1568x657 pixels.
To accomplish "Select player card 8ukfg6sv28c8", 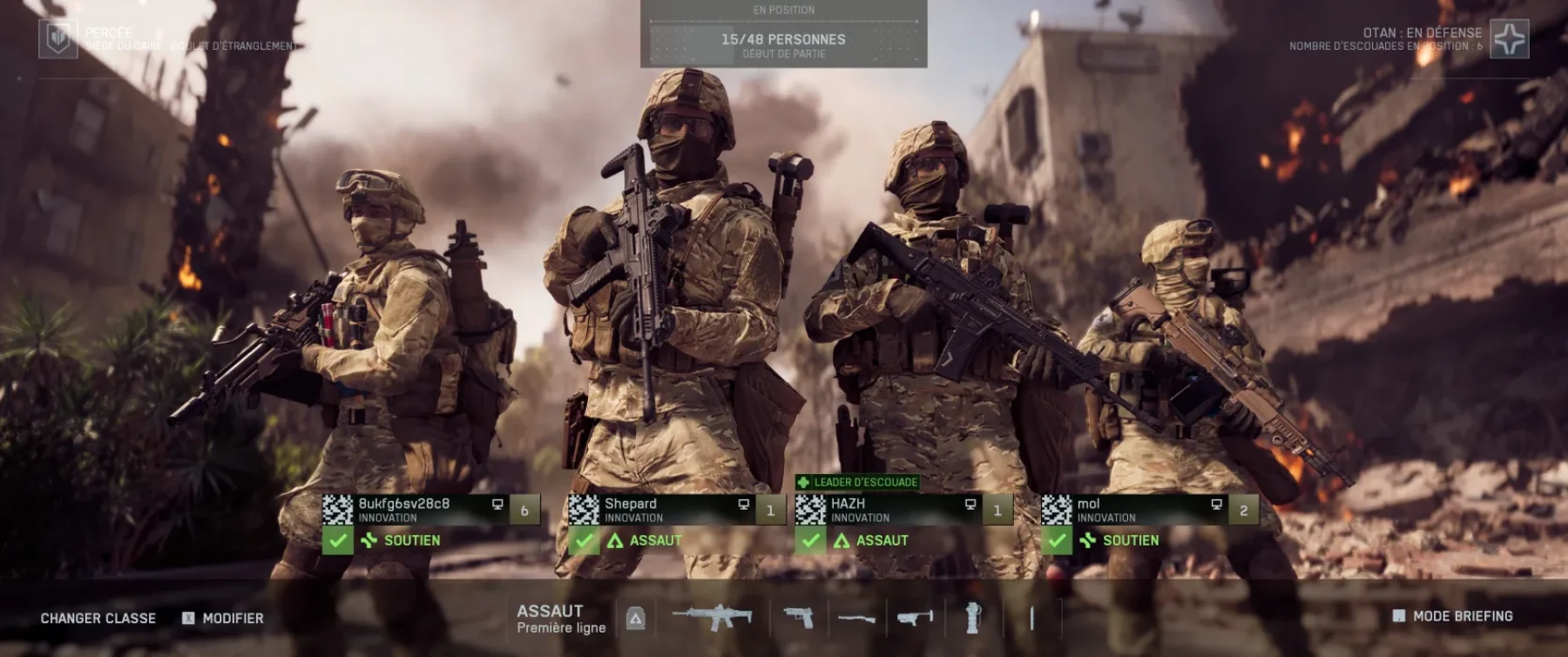I will (430, 510).
